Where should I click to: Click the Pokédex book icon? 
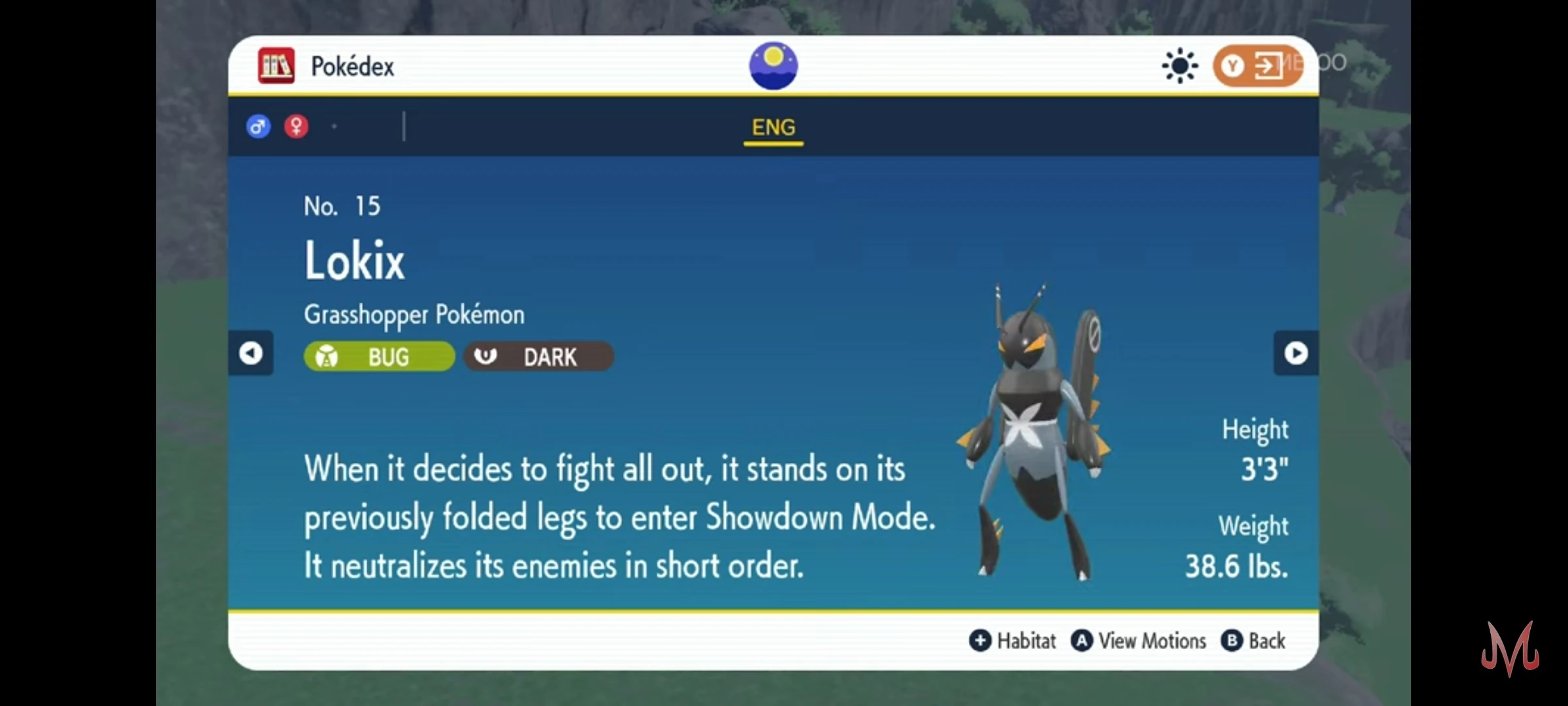pyautogui.click(x=277, y=65)
